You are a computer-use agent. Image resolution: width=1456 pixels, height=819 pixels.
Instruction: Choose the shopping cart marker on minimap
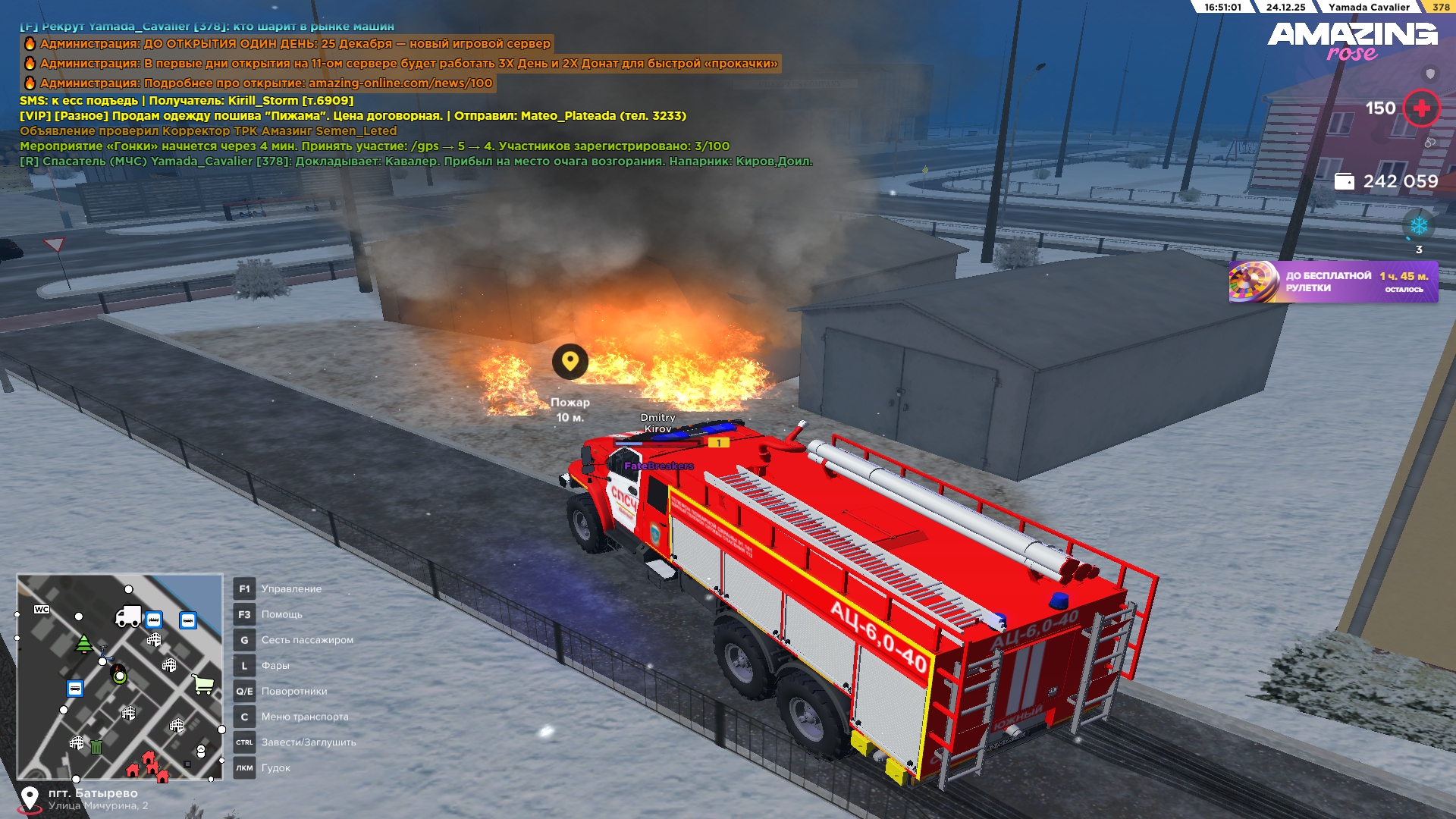(203, 684)
